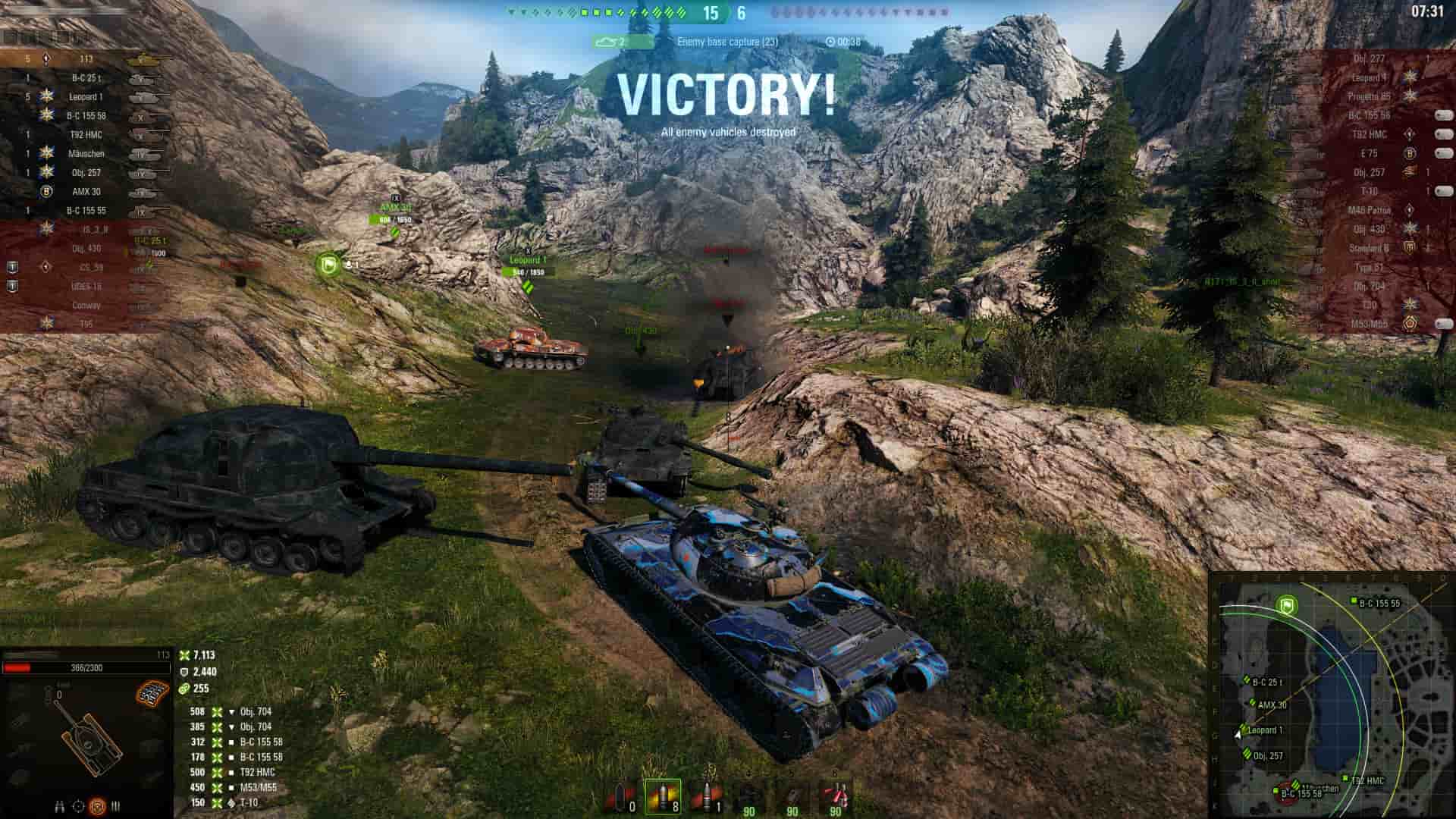Toggle the damaged module warning icon
Viewport: 1456px width, 819px height.
click(152, 692)
